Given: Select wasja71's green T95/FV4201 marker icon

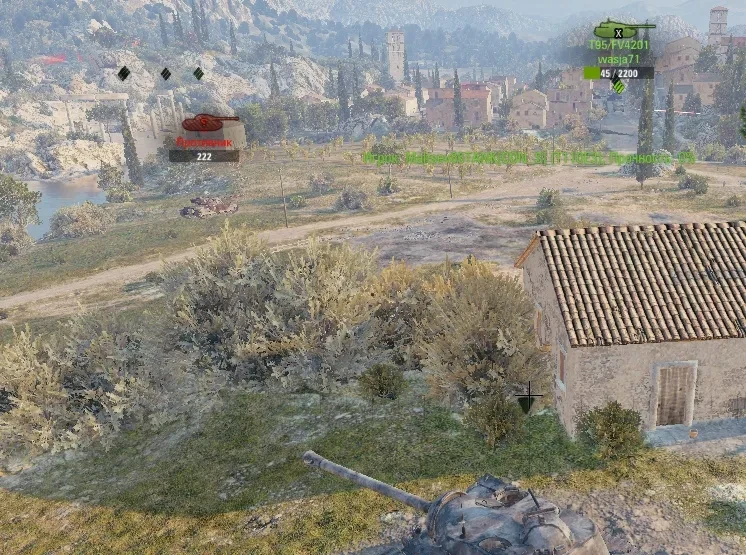Looking at the screenshot, I should coord(623,28).
